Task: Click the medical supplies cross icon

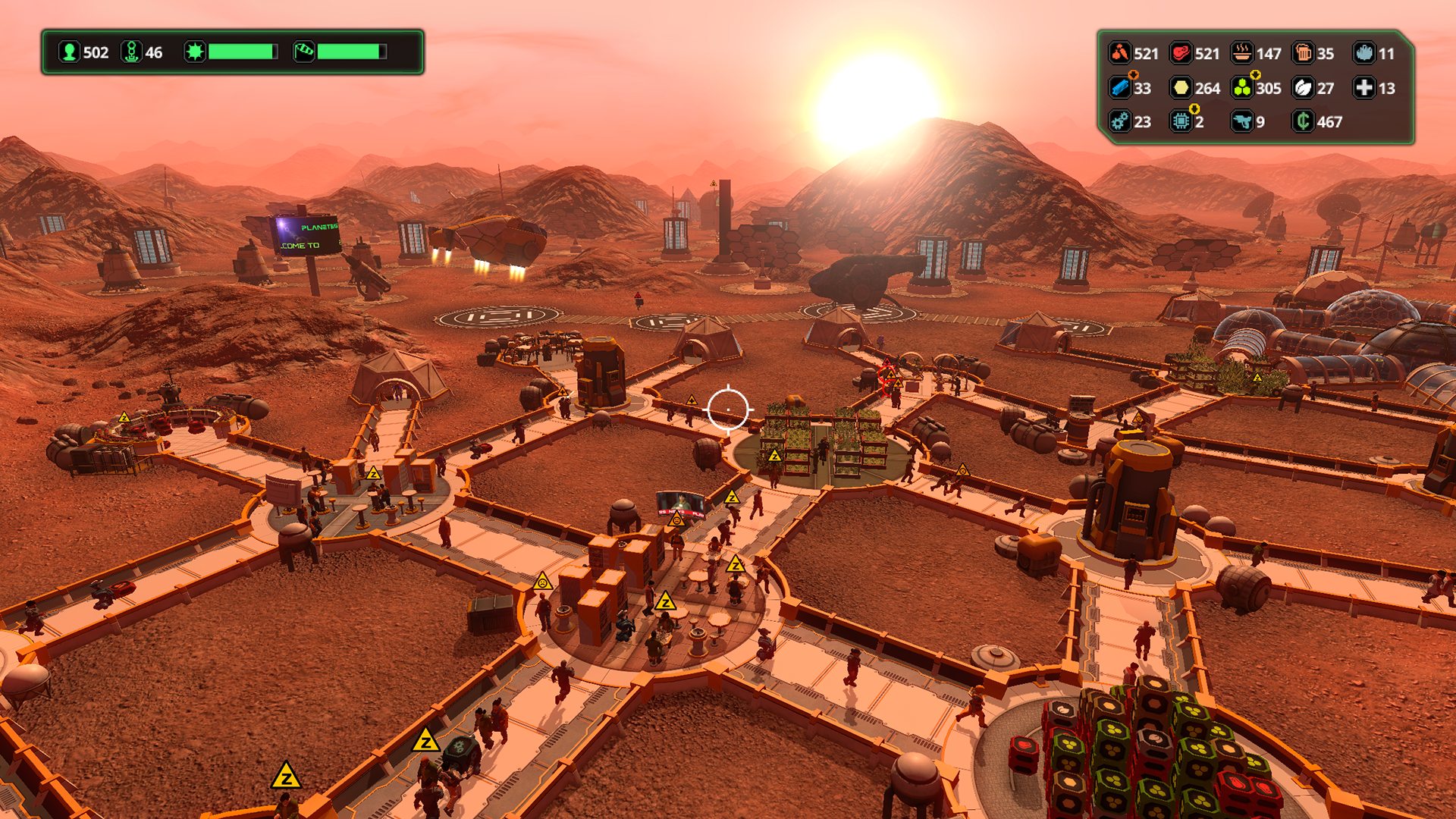Action: pyautogui.click(x=1363, y=88)
